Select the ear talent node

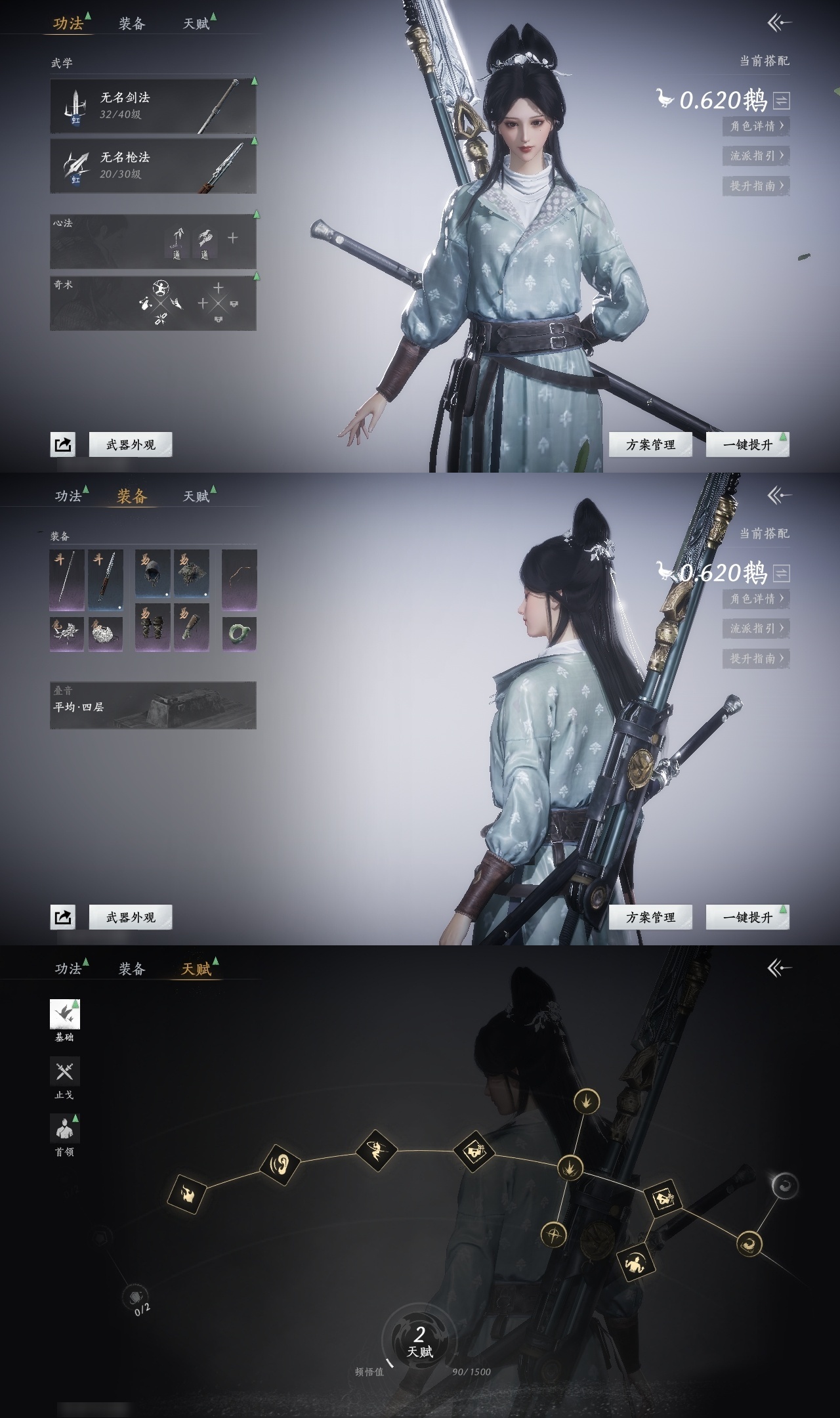280,1165
